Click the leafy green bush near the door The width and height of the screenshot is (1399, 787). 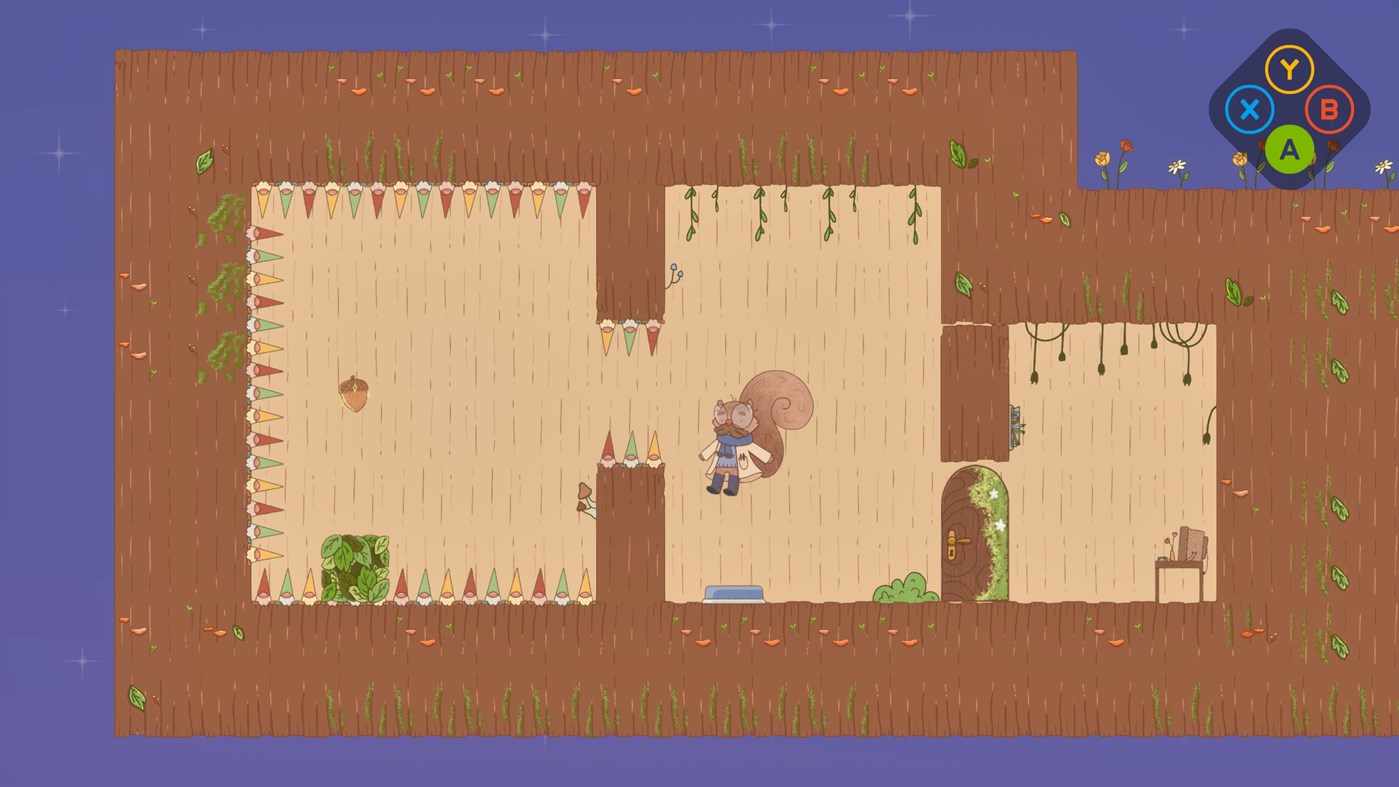(905, 590)
